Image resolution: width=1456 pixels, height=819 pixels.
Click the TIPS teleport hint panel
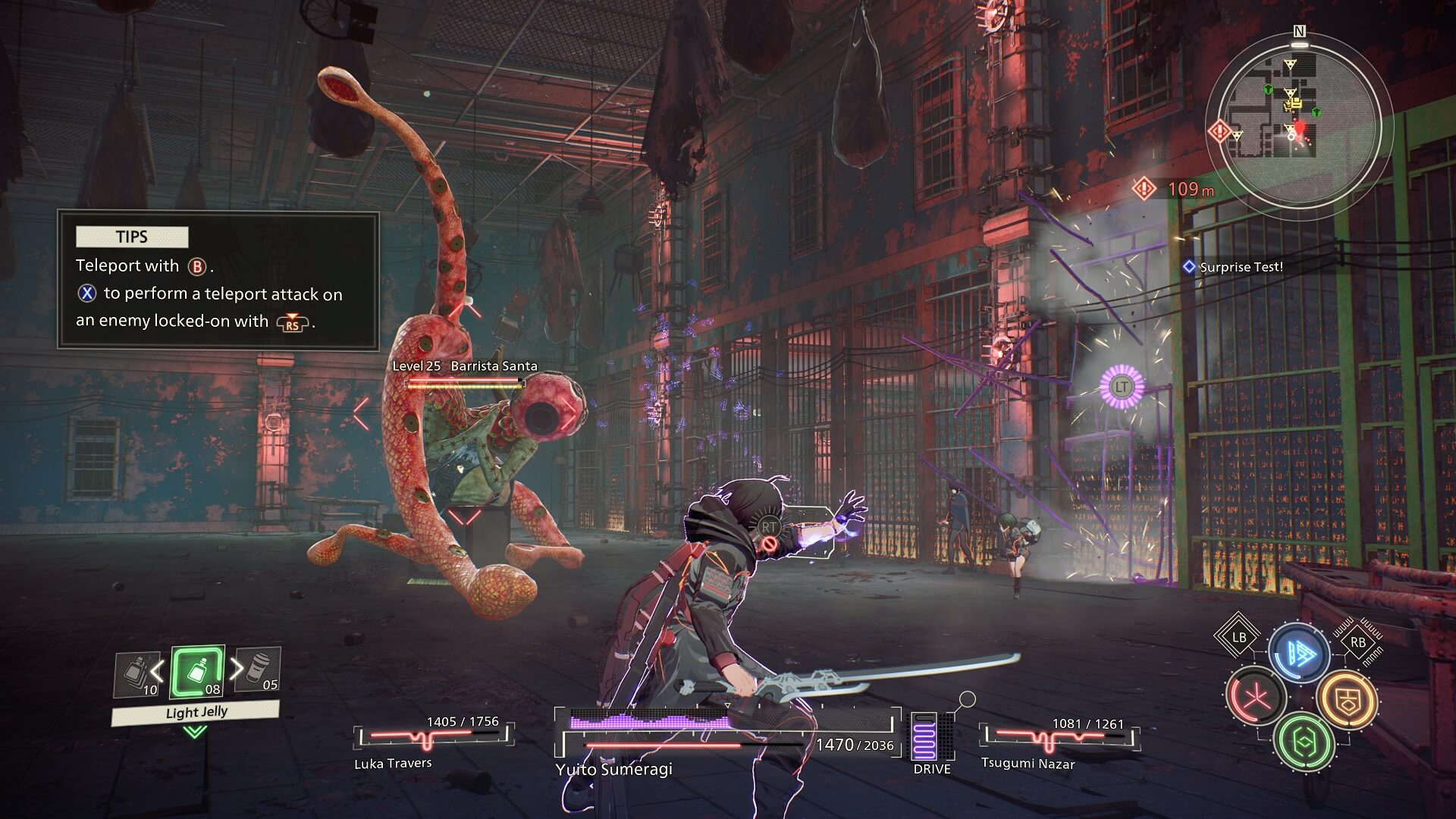click(x=218, y=281)
